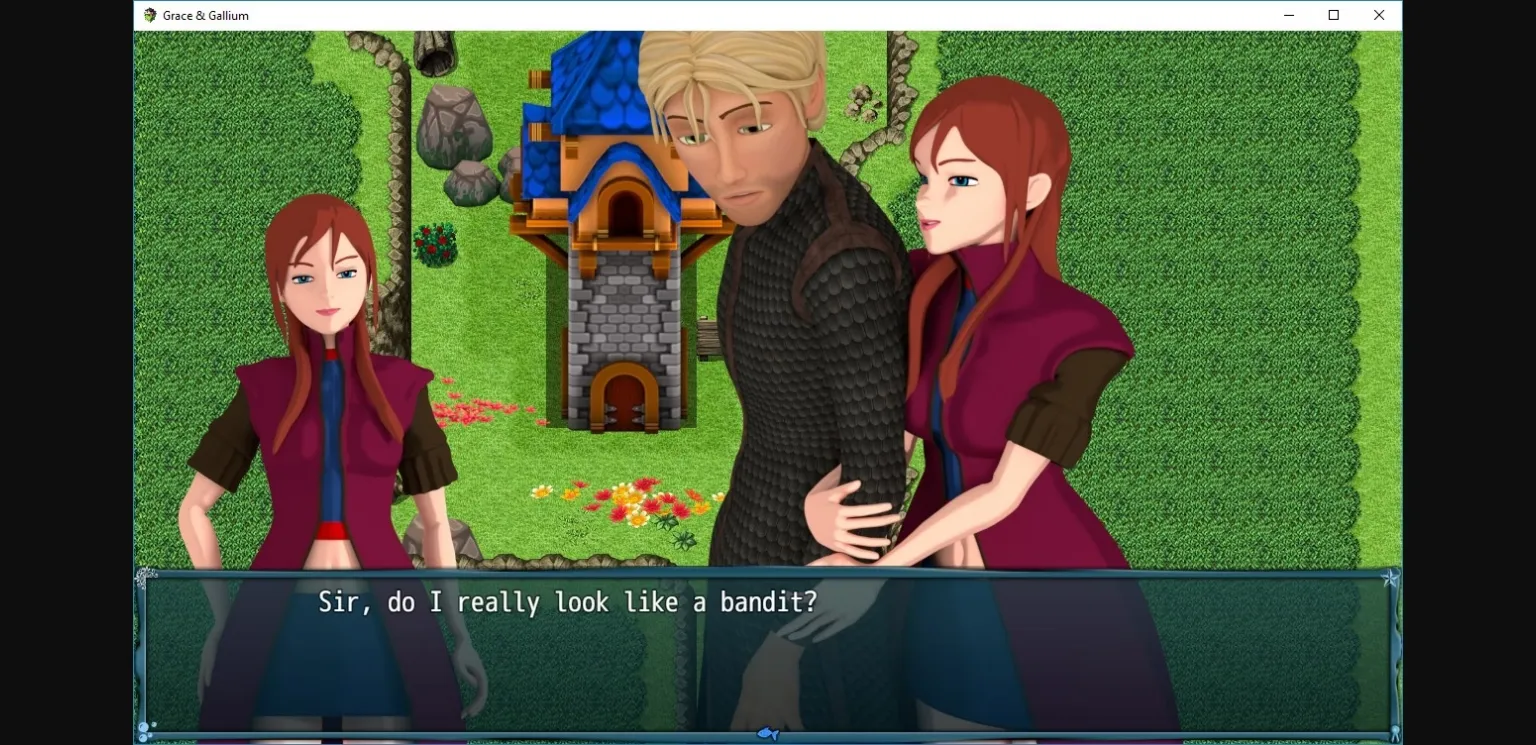Click the star ornament on the right dialogue corner

(1390, 576)
